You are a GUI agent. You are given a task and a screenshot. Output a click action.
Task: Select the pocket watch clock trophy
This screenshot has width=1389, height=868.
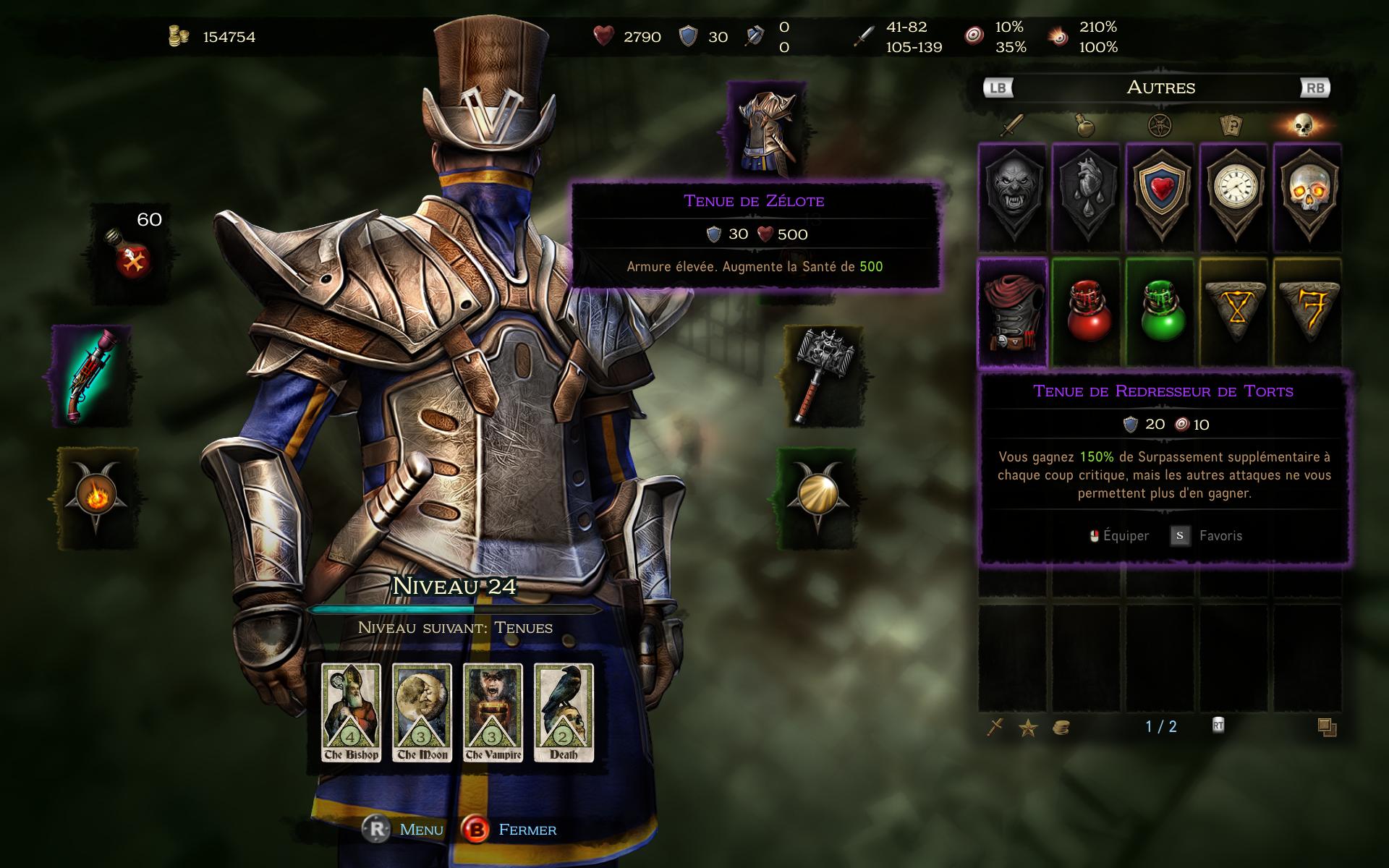point(1233,197)
